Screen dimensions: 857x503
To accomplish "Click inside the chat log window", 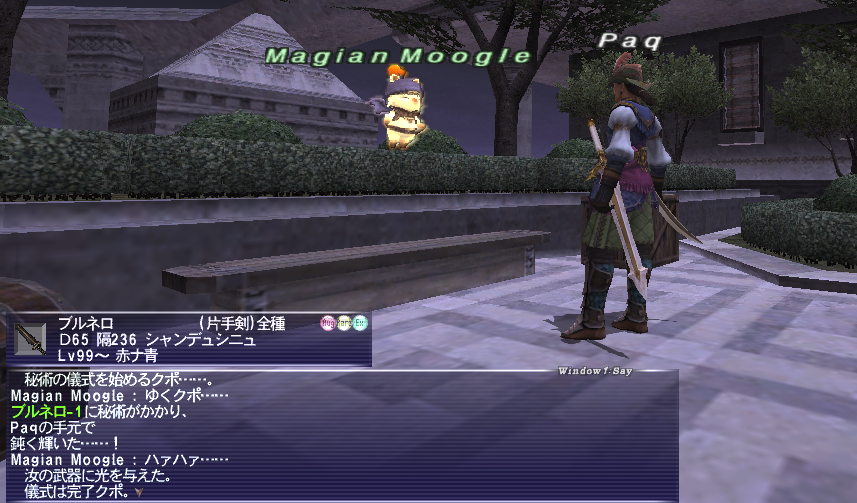I will click(x=400, y=440).
